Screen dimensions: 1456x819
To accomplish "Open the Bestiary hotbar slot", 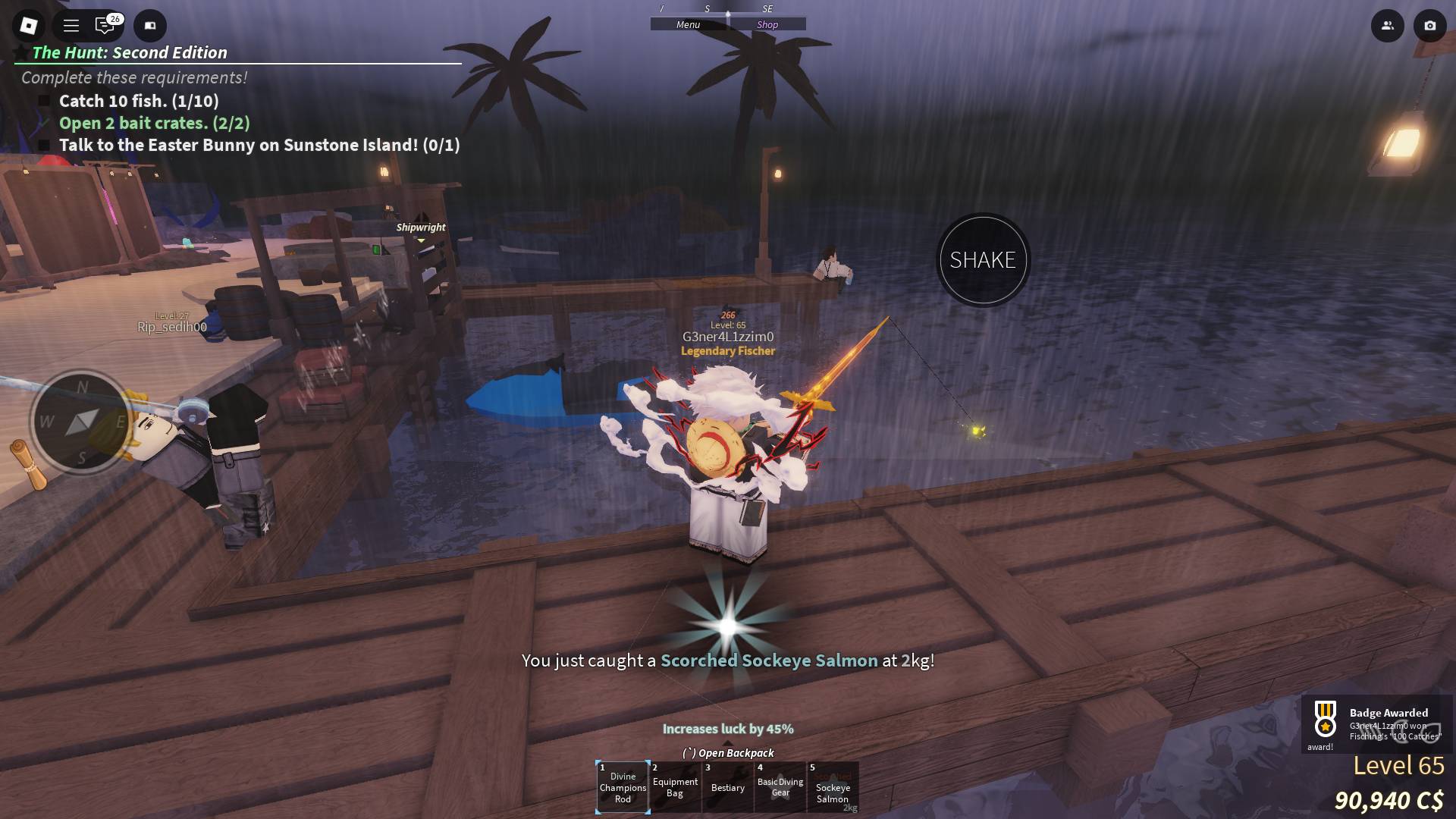I will point(728,787).
